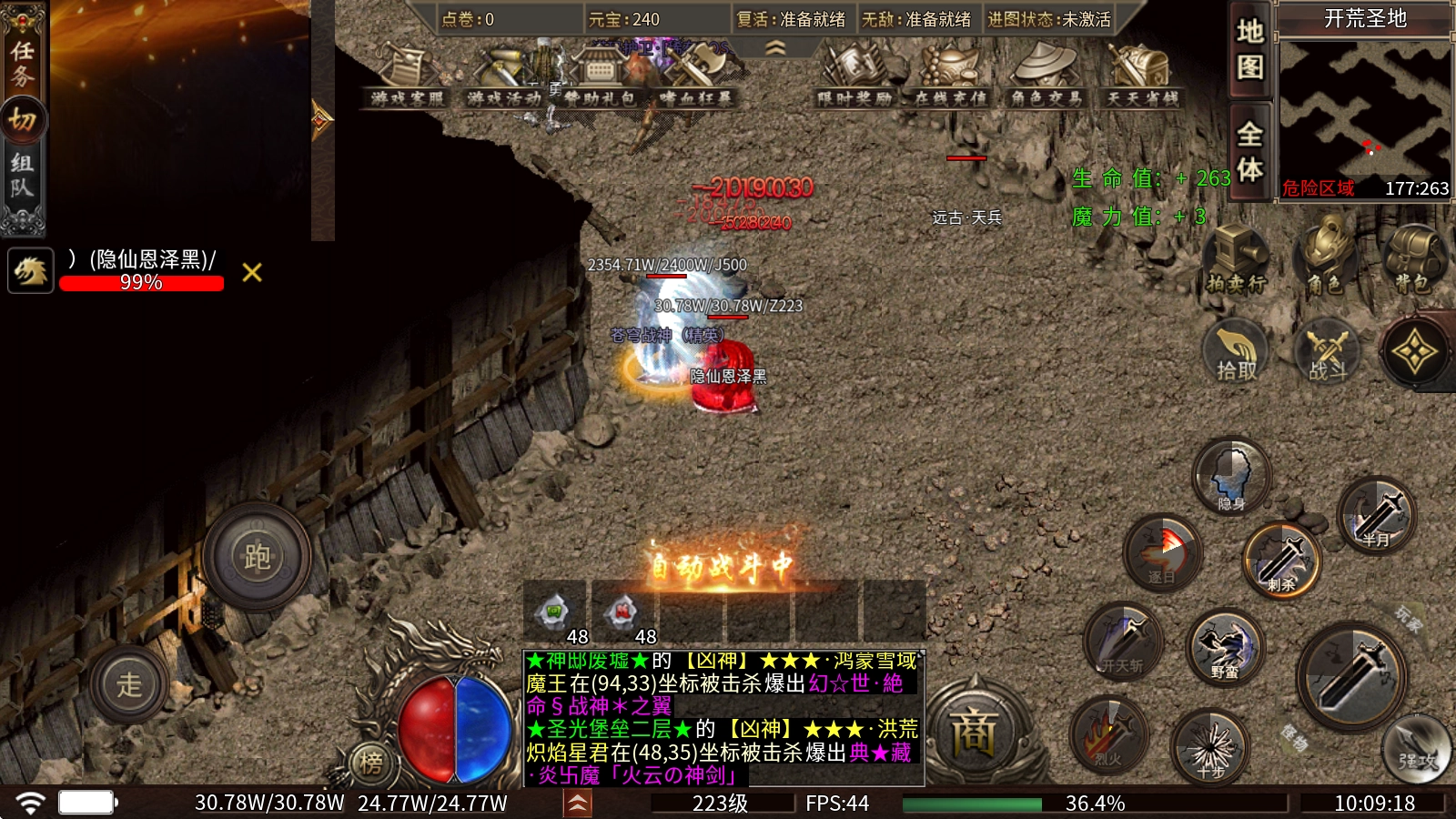Trigger the 野蛮 charge skill
Screen dimensions: 1456x819
tap(1225, 648)
